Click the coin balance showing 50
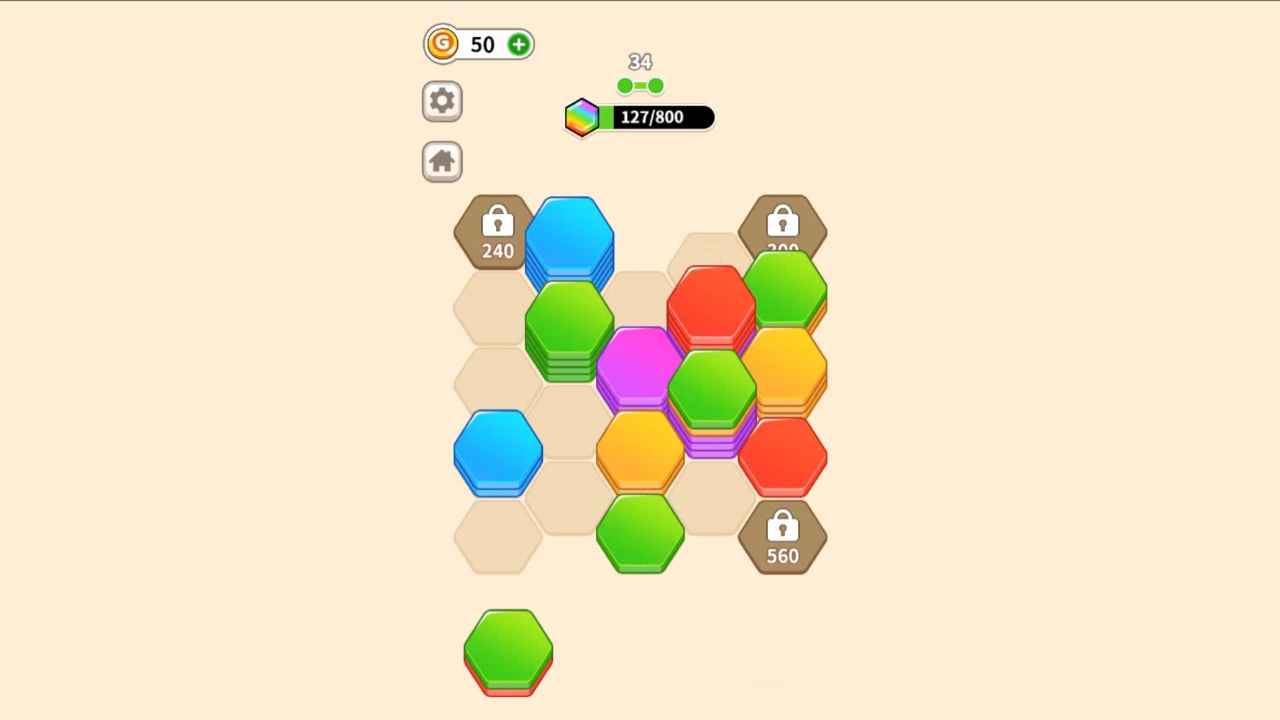The height and width of the screenshot is (720, 1280). click(483, 44)
